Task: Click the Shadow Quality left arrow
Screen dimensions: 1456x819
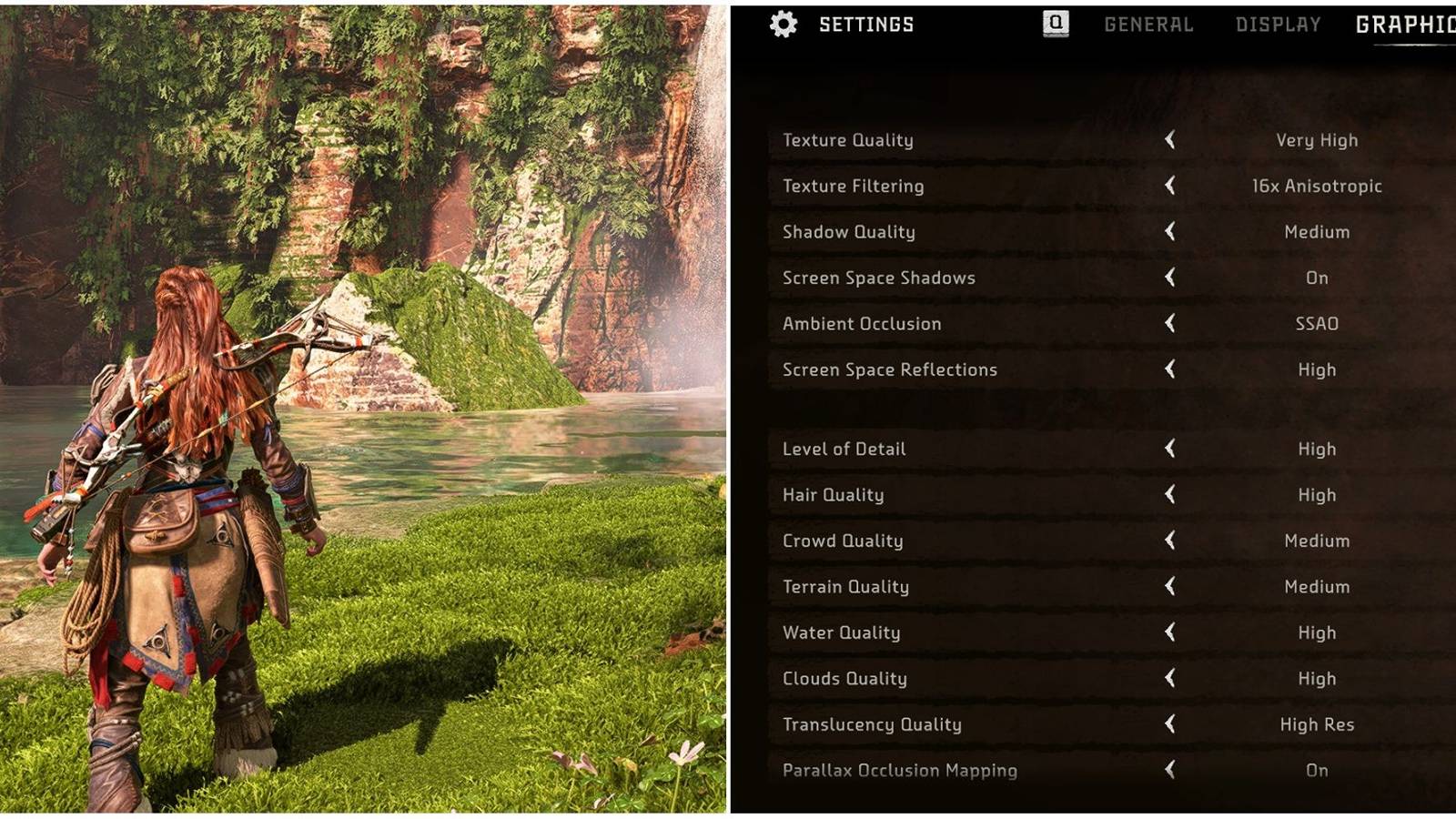Action: click(x=1172, y=231)
